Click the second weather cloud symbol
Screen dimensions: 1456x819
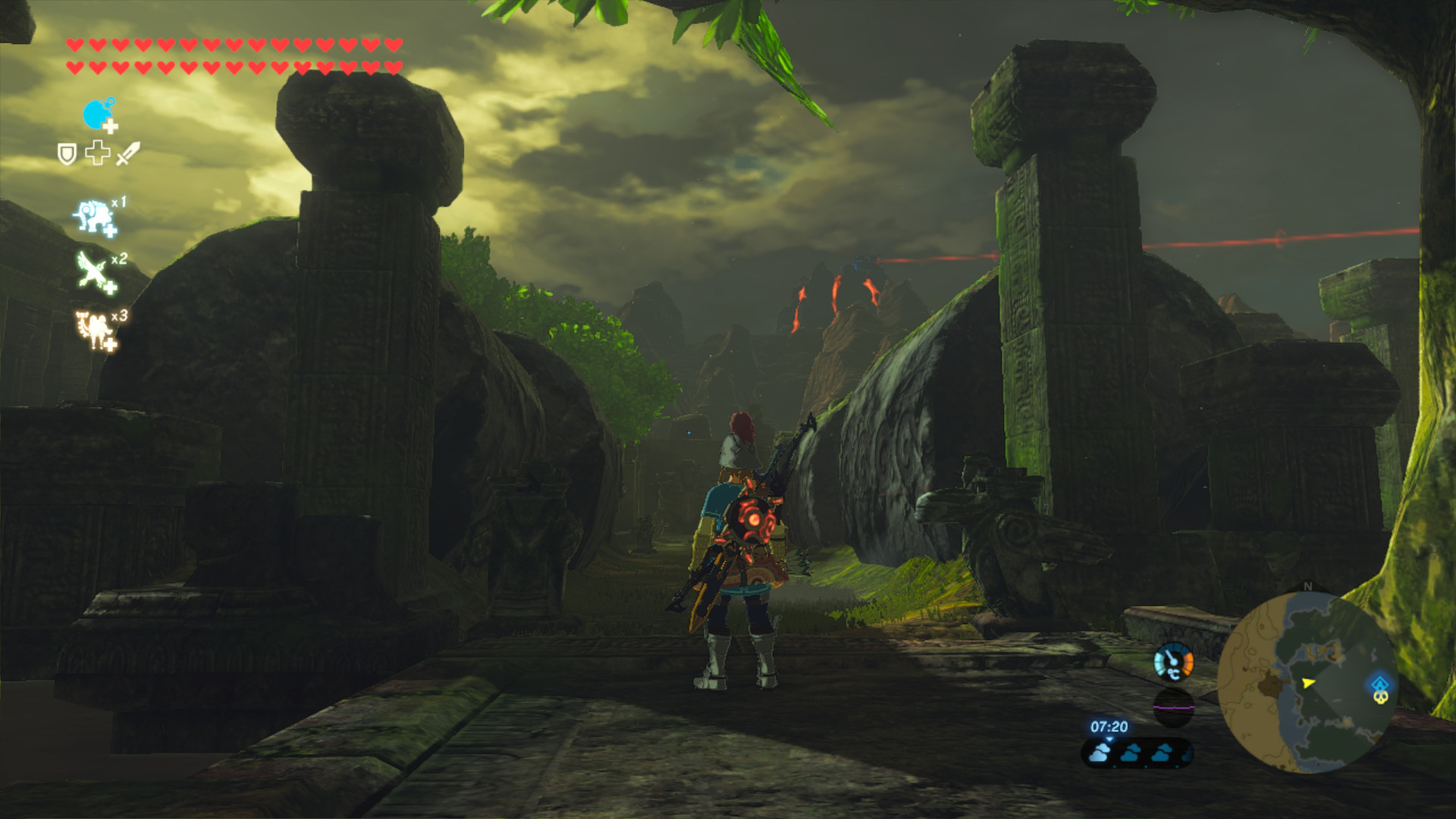pyautogui.click(x=1130, y=754)
